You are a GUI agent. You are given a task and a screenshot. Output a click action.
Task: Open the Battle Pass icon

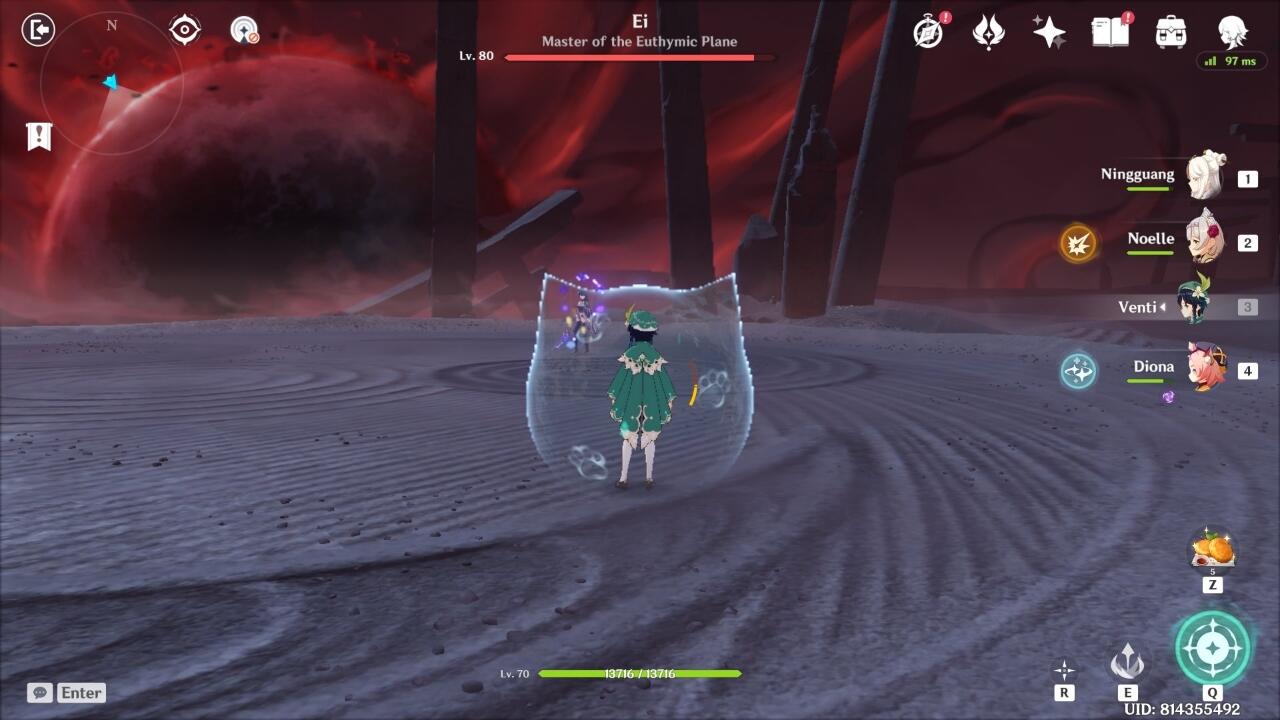point(988,32)
